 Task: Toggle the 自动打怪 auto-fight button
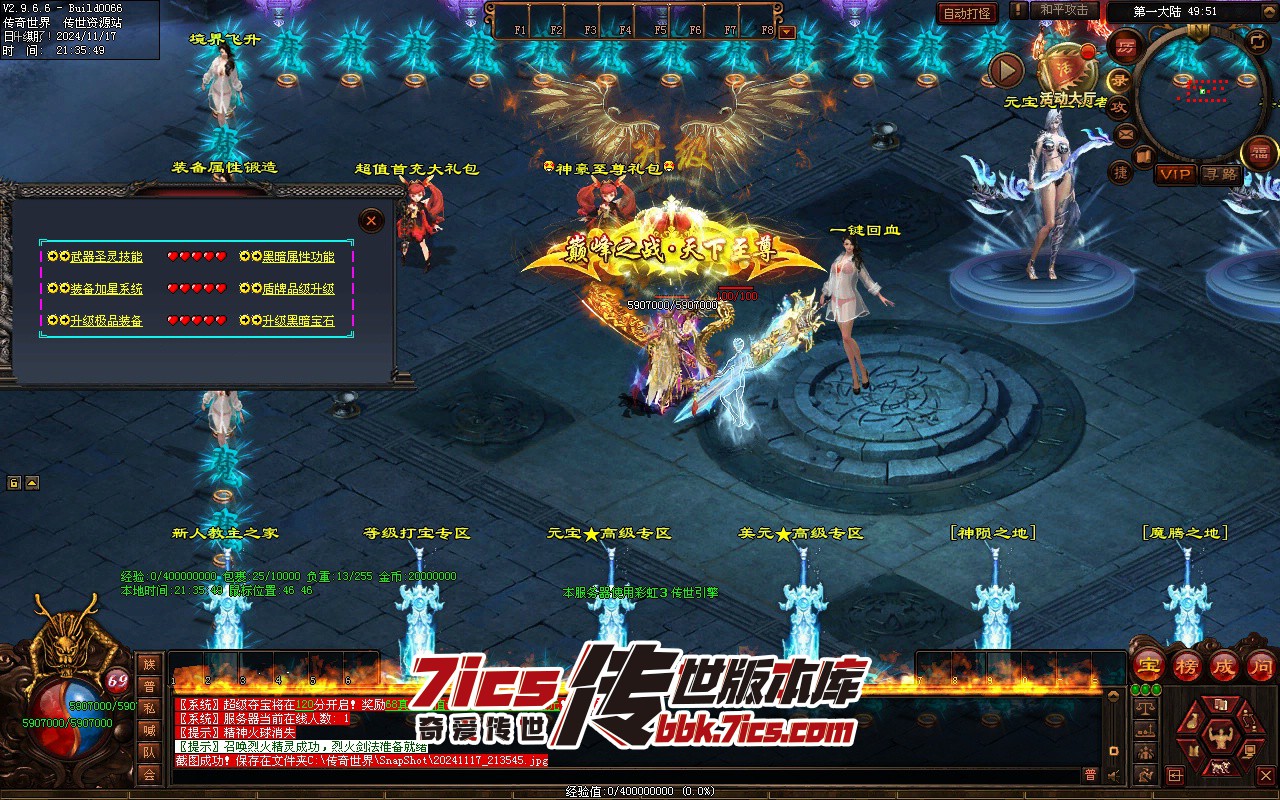(968, 13)
